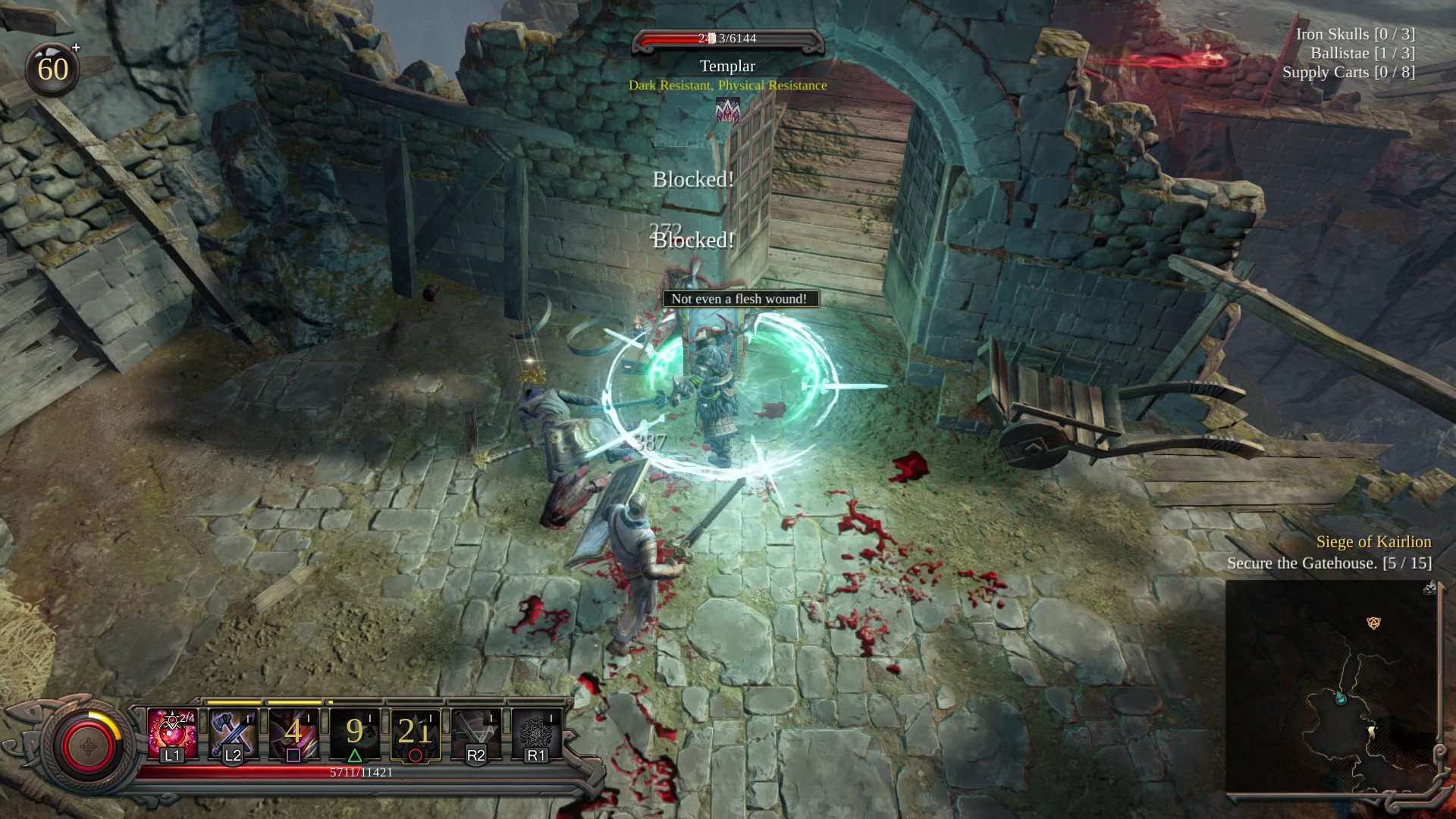Click the expand-map icon above the minimap

click(1430, 588)
